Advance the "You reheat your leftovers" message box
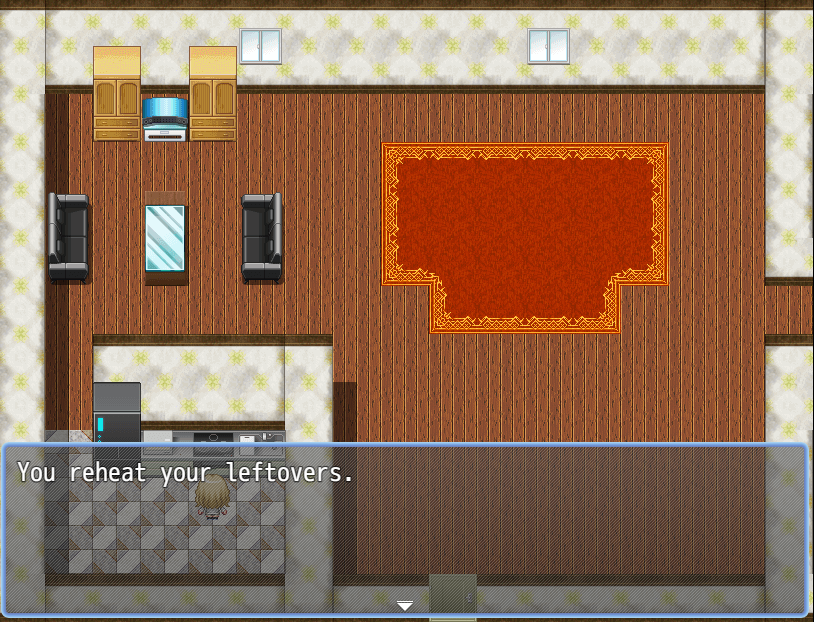Image resolution: width=814 pixels, height=622 pixels. click(x=405, y=528)
